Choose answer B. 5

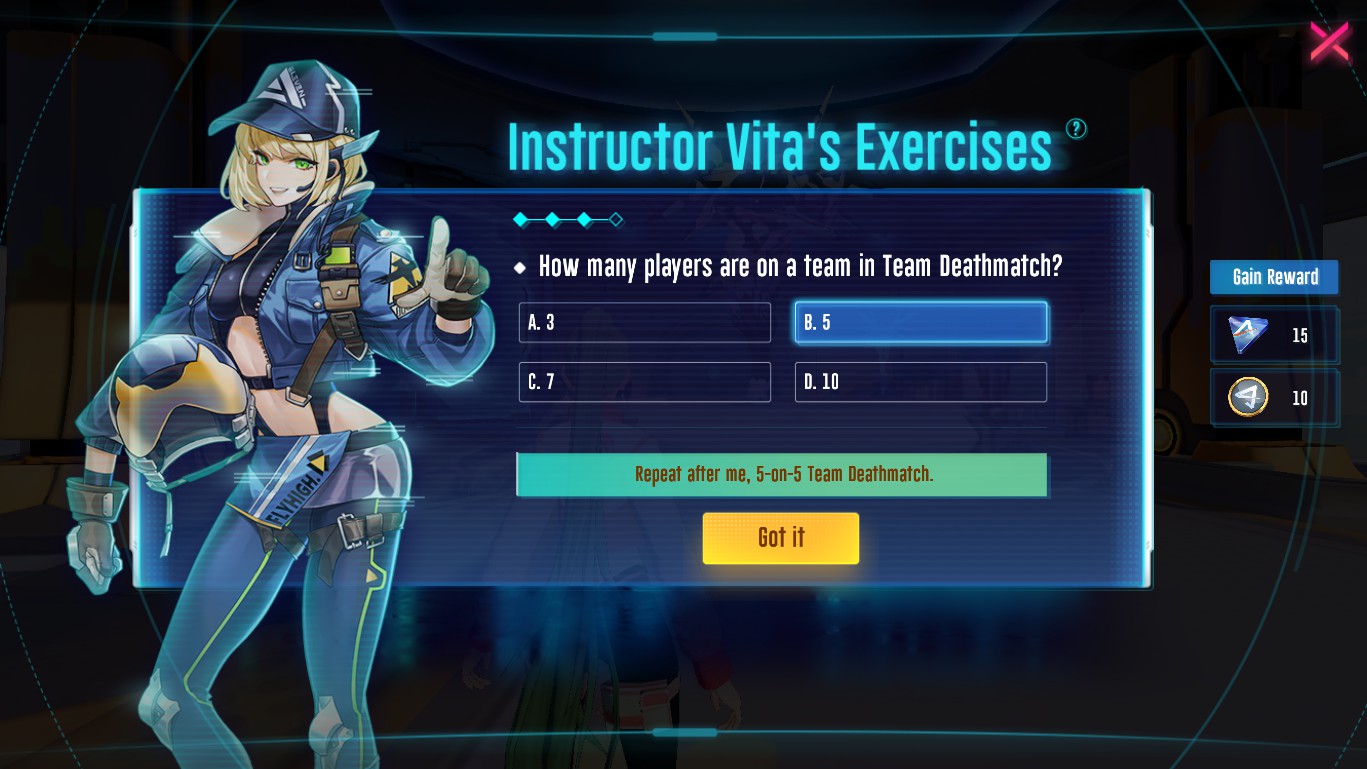click(920, 323)
